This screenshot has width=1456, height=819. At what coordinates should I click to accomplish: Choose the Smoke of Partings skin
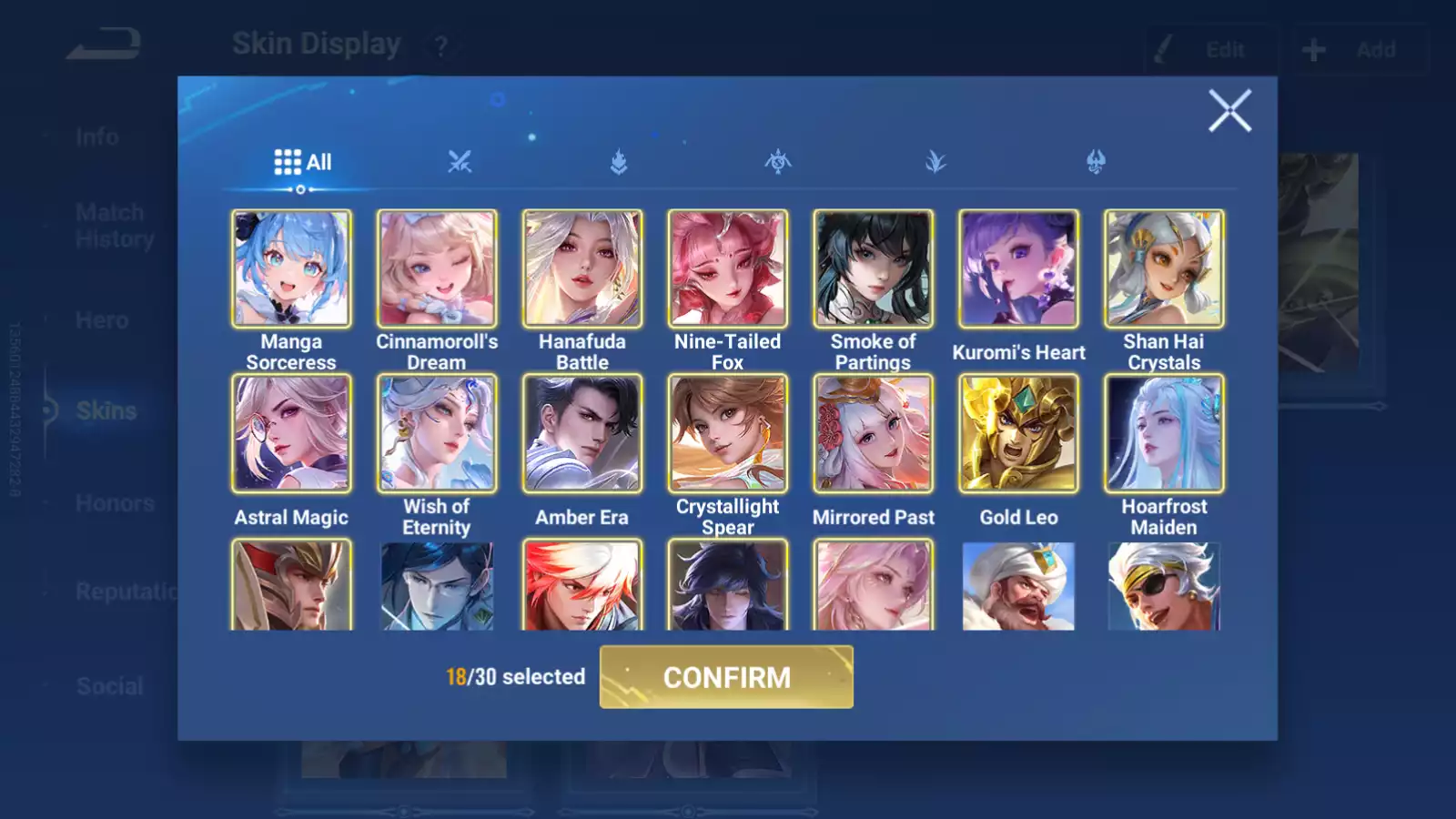[874, 269]
